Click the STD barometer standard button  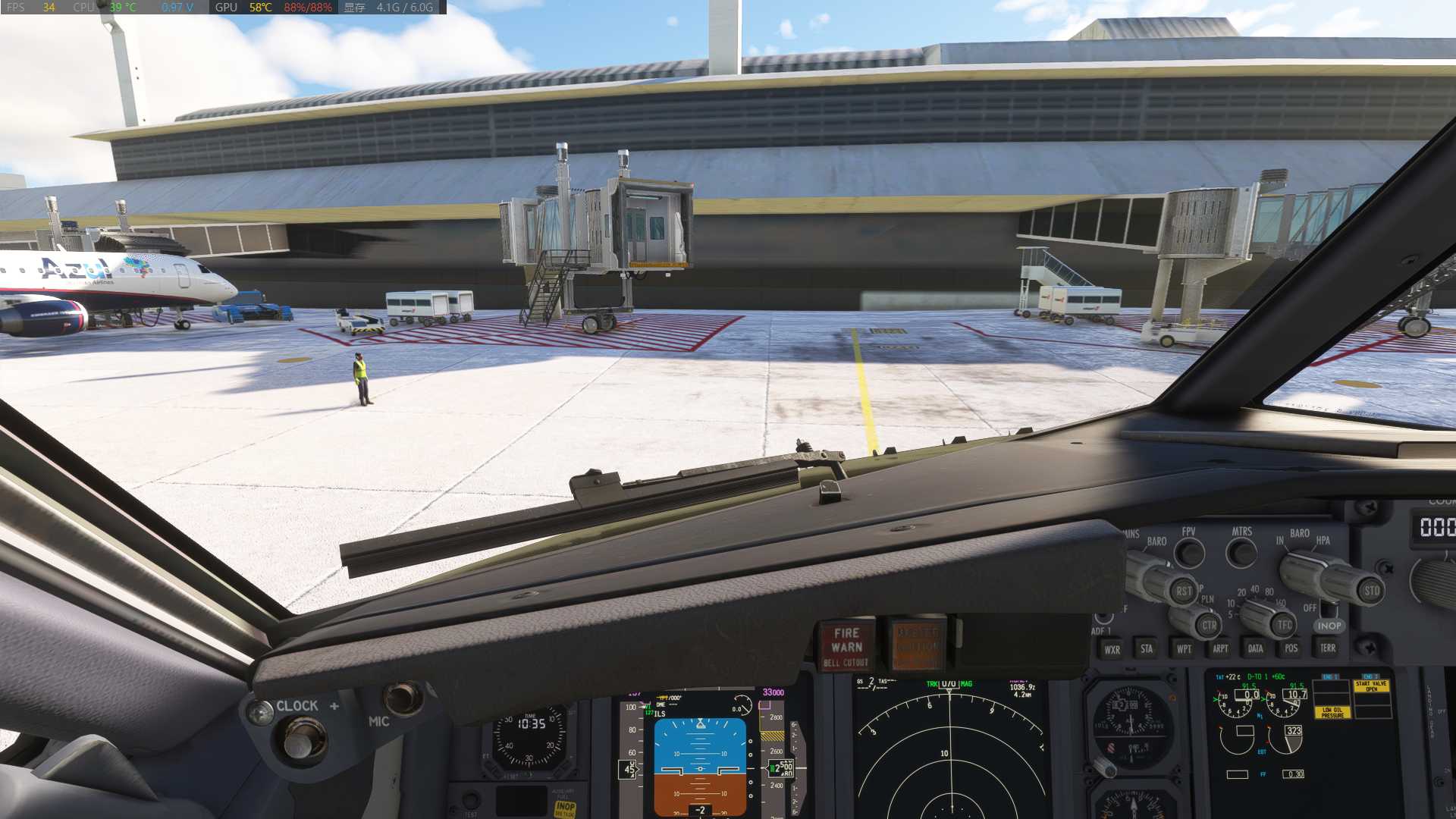pyautogui.click(x=1371, y=591)
